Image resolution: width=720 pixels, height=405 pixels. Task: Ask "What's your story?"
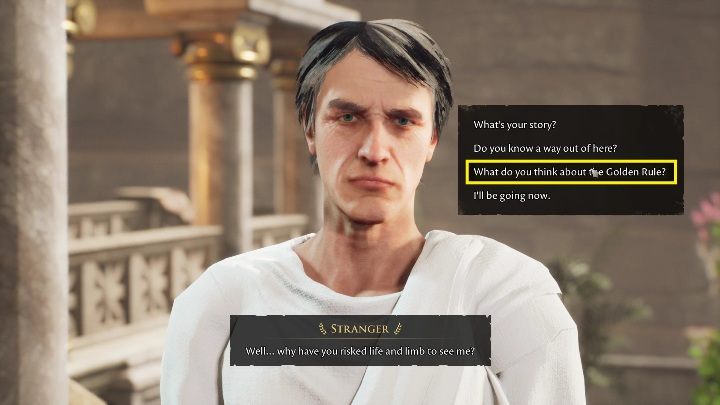point(515,126)
